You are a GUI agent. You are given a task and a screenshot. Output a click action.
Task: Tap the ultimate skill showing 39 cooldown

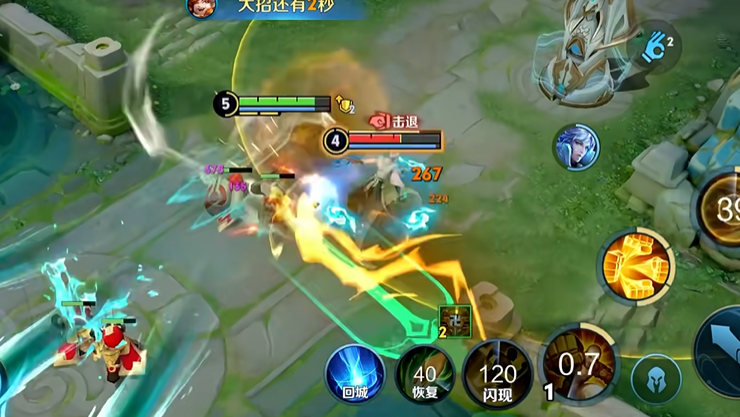coord(722,210)
